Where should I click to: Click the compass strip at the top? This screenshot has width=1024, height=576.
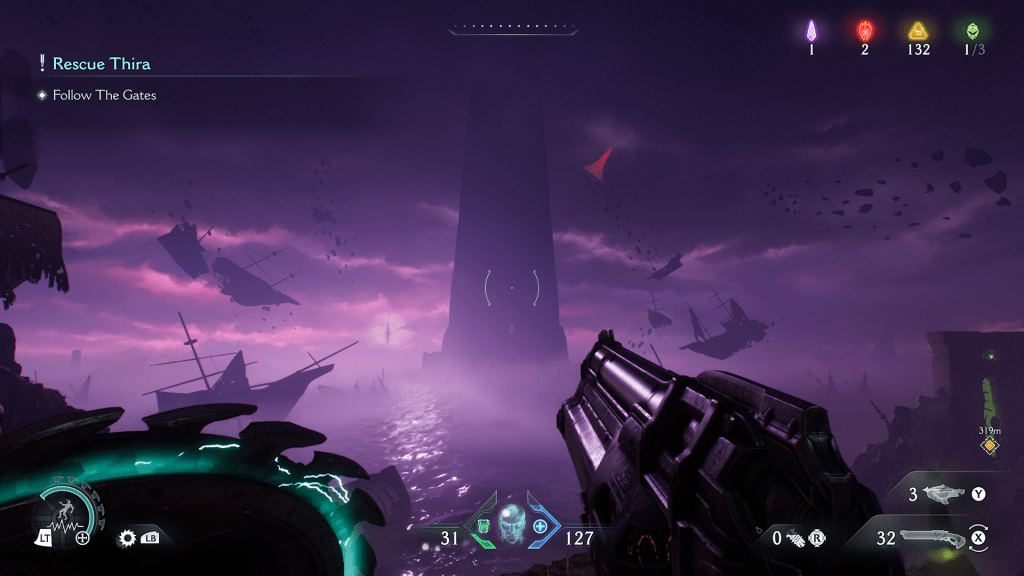[511, 27]
